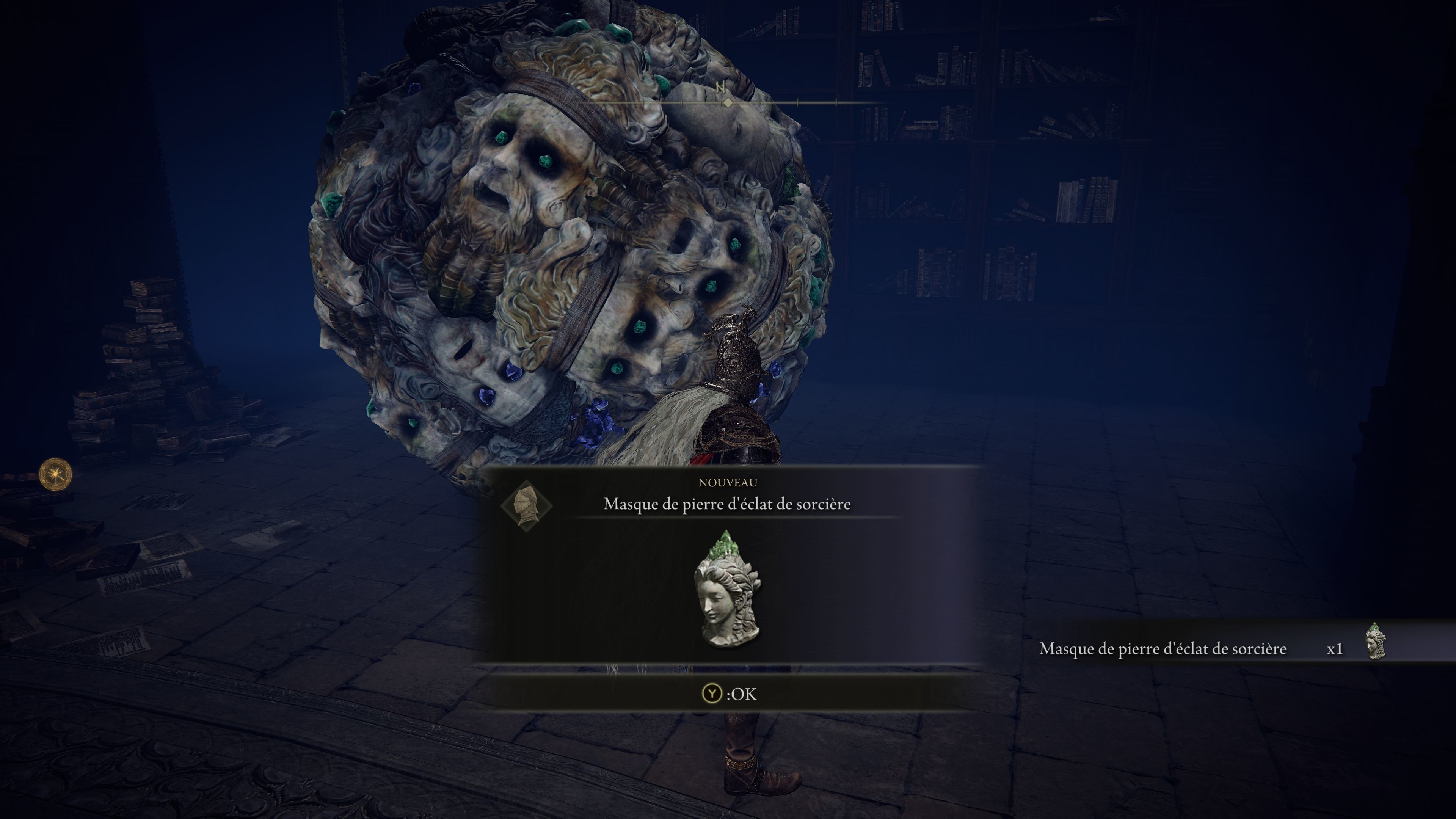
Task: Select the item pickup log entry with x1
Action: [x=1212, y=648]
